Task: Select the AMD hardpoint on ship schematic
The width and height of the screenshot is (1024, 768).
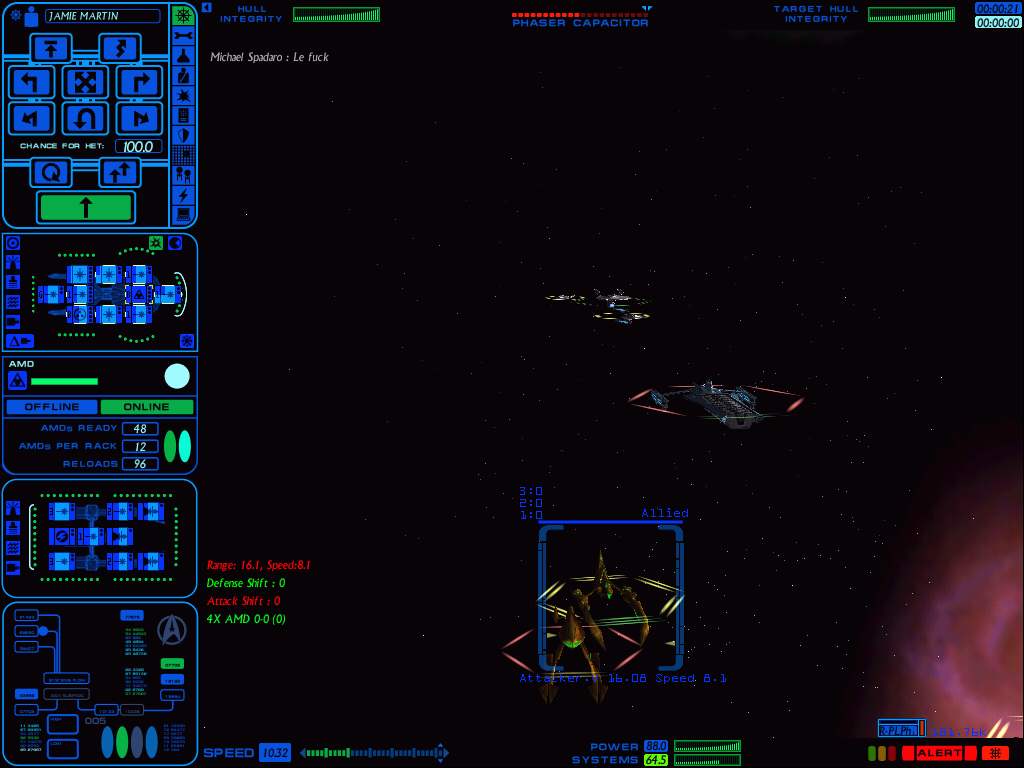Action: 139,295
